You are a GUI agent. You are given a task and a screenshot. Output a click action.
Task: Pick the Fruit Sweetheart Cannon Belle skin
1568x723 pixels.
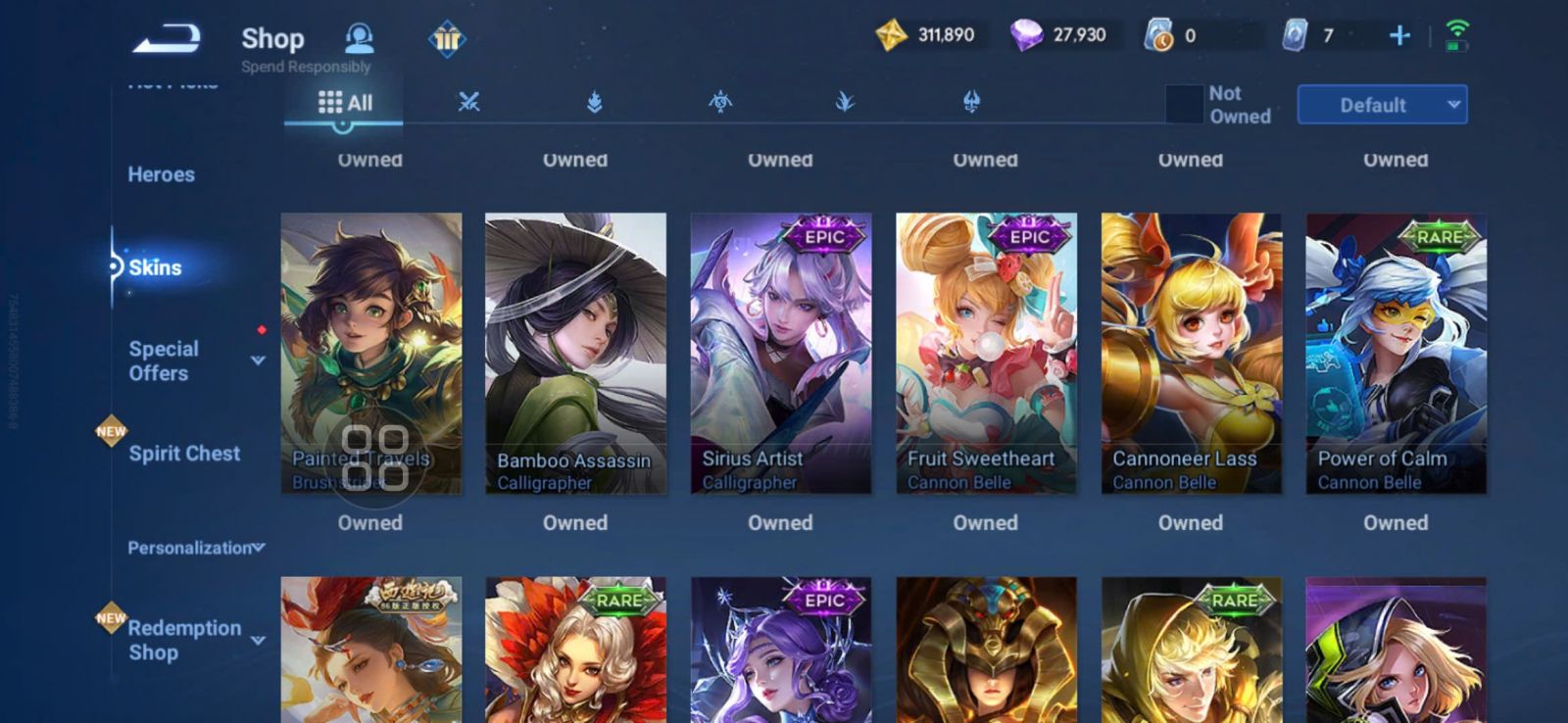coord(986,353)
